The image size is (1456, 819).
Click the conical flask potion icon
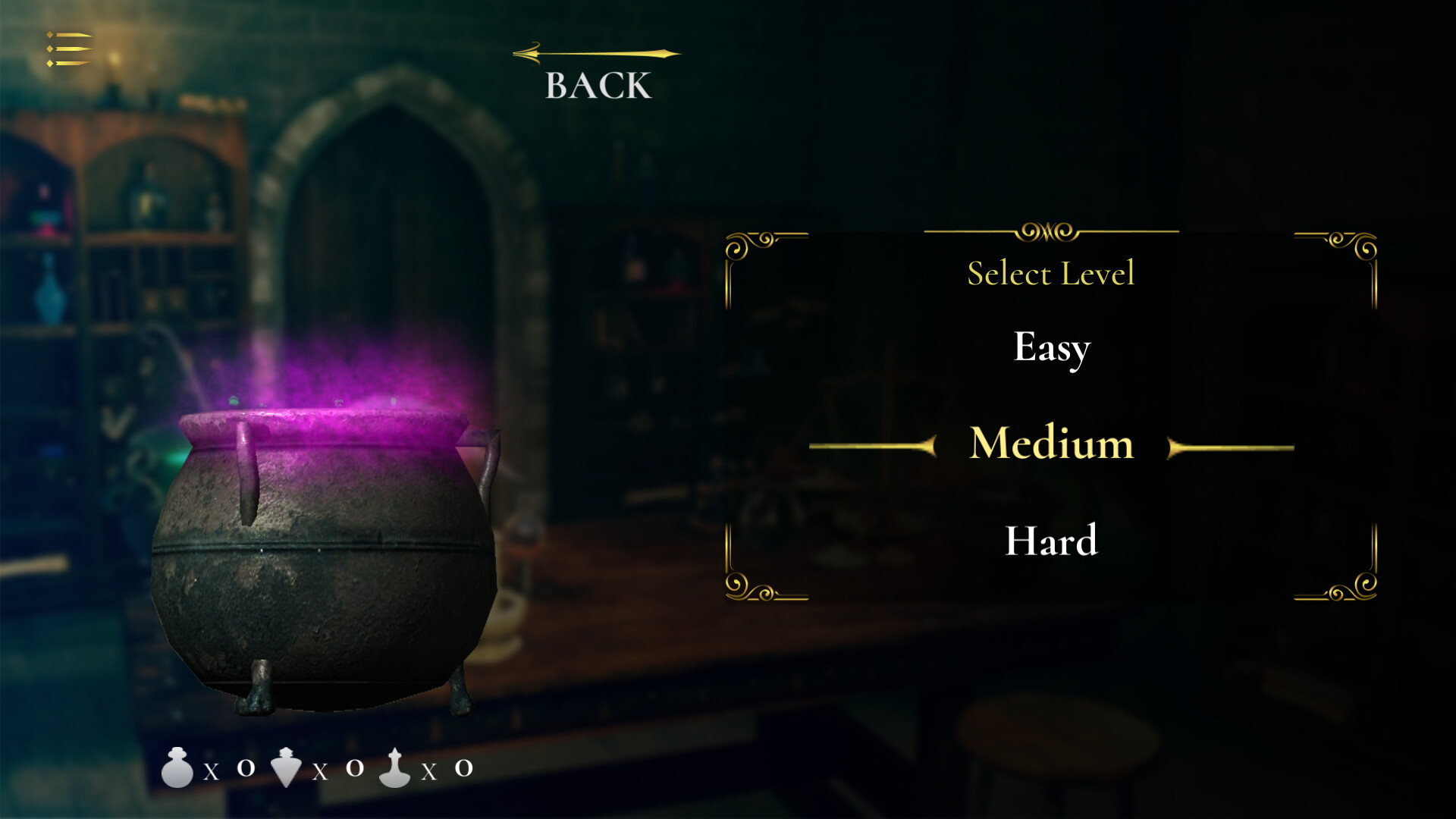tap(394, 768)
